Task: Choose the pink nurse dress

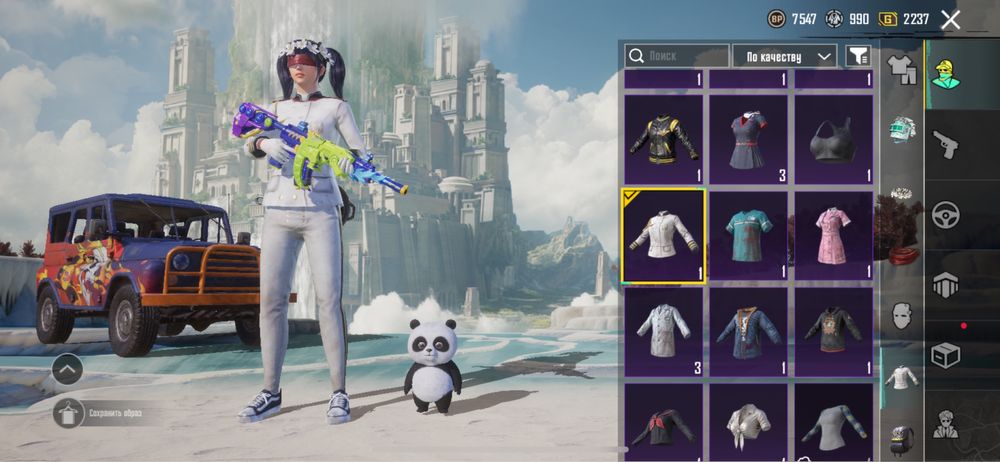Action: click(834, 235)
